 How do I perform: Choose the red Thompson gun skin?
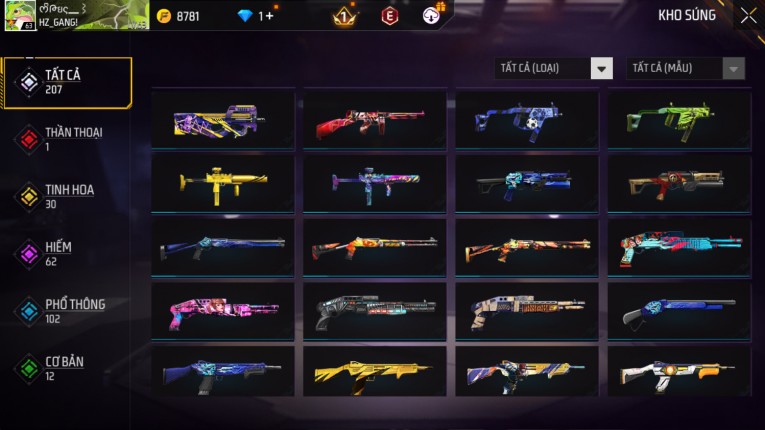pos(375,120)
